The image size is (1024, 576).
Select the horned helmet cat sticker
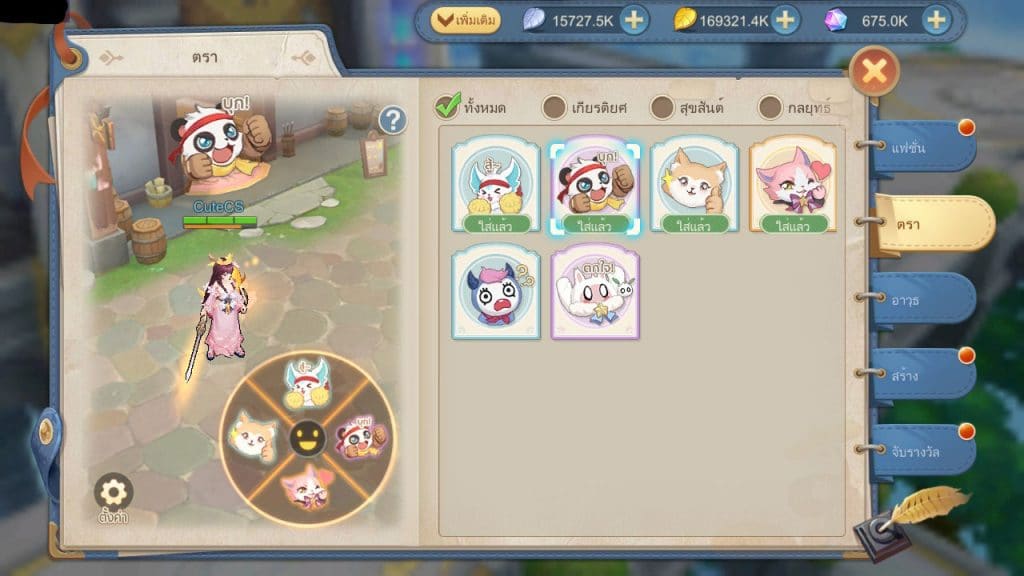tap(495, 186)
